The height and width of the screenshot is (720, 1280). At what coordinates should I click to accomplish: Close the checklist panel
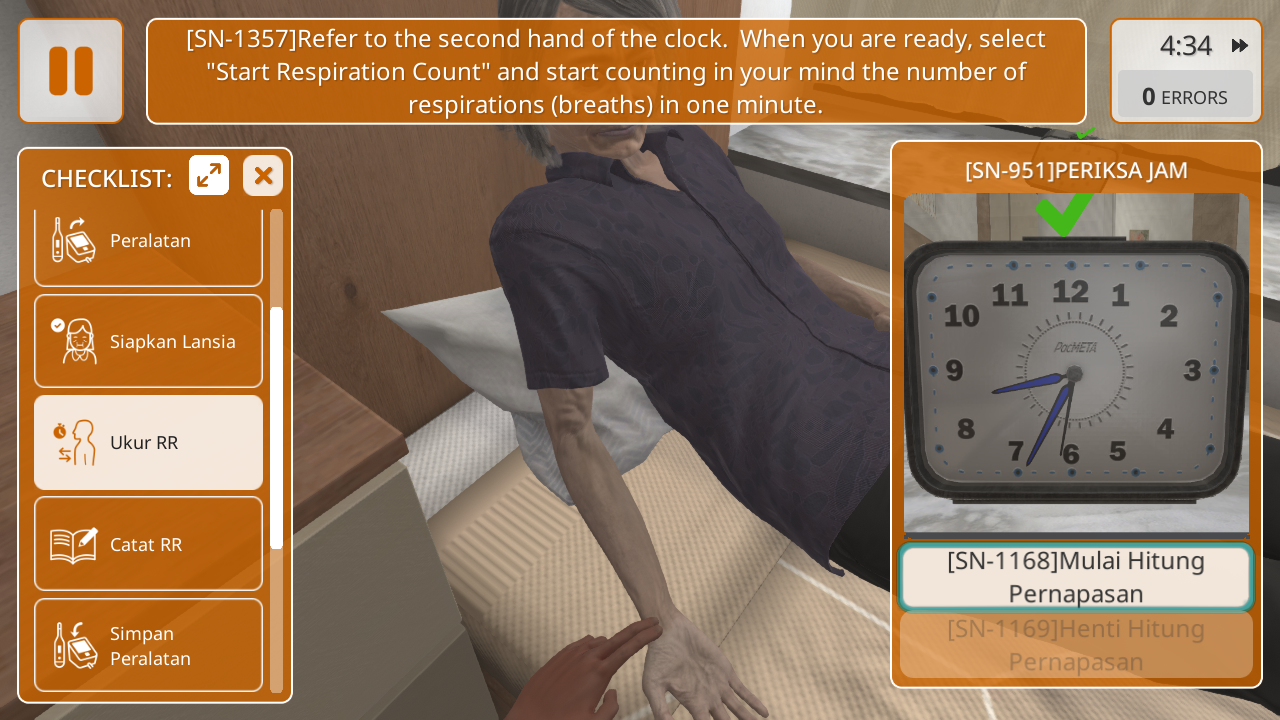(x=263, y=176)
